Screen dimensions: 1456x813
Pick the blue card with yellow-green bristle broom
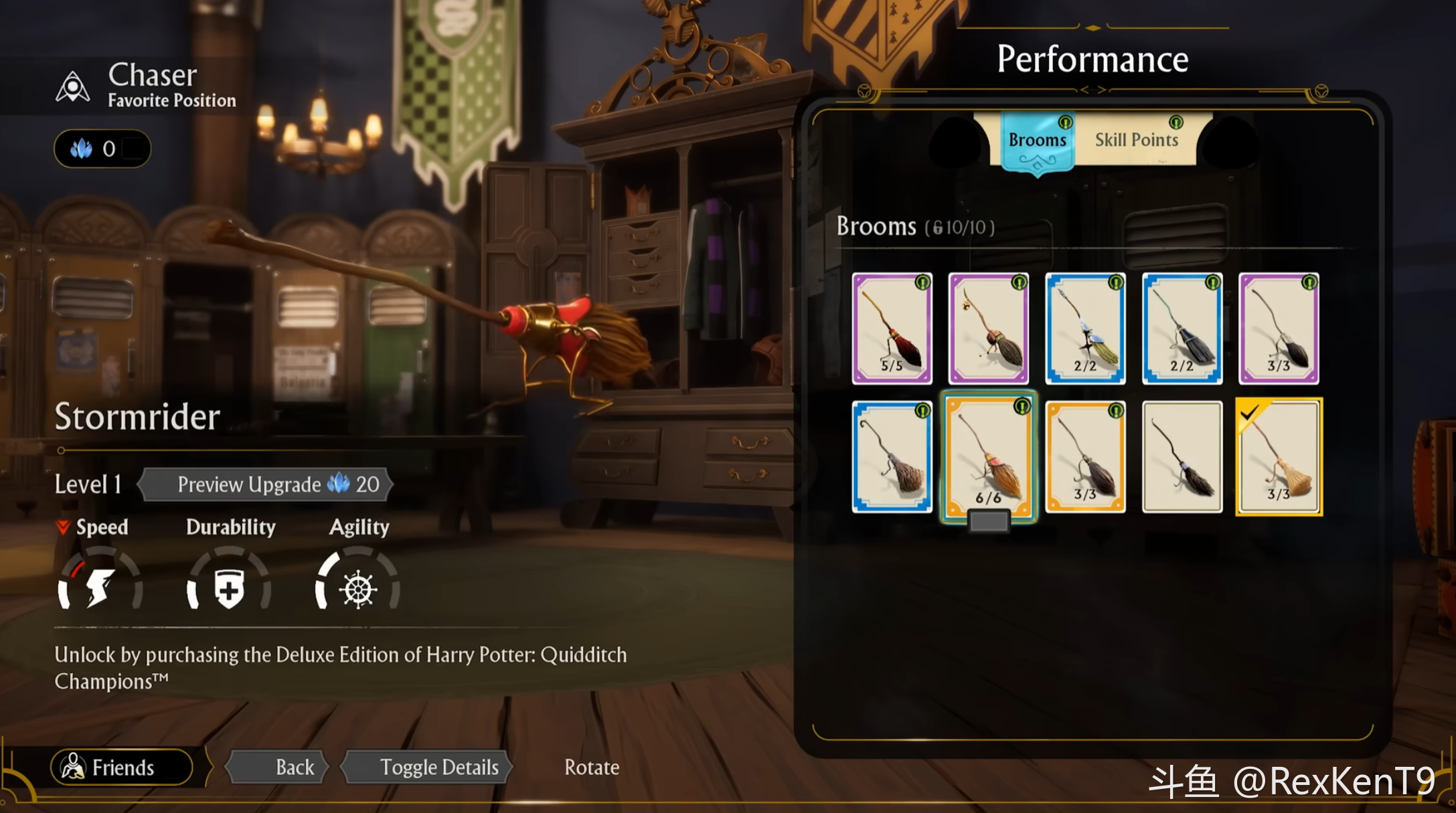(1085, 329)
